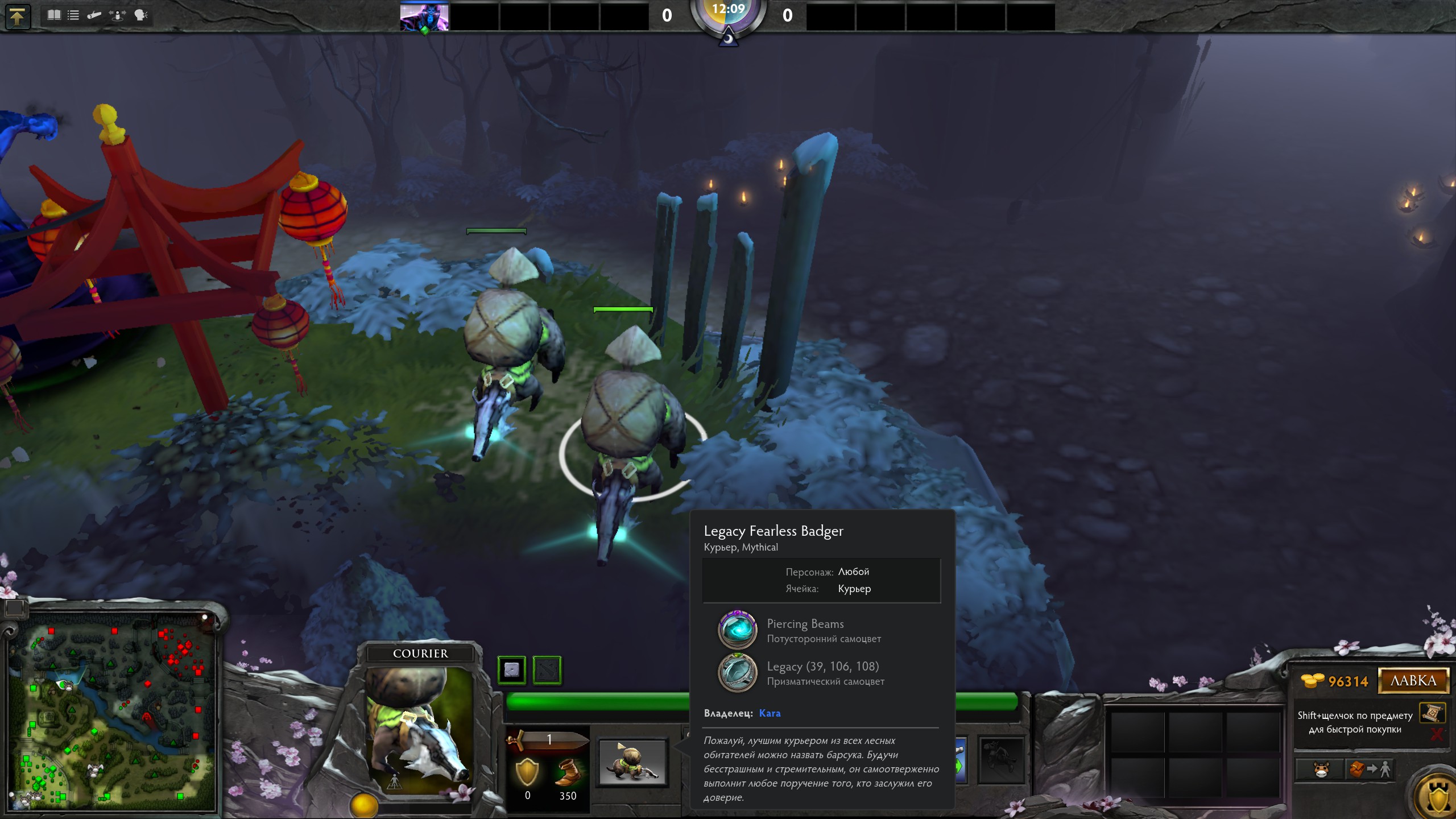
Task: Click the Legacy prismatic gem icon
Action: pyautogui.click(x=738, y=673)
